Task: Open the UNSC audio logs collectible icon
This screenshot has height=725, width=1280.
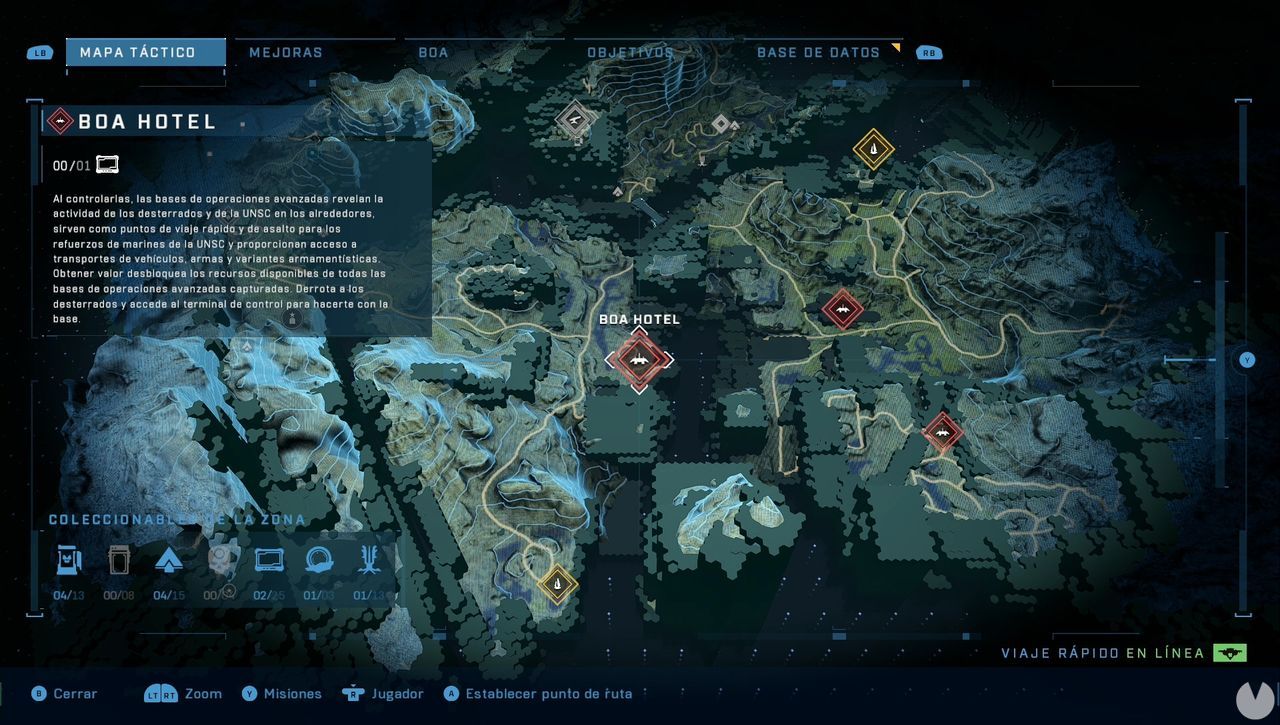Action: 268,560
